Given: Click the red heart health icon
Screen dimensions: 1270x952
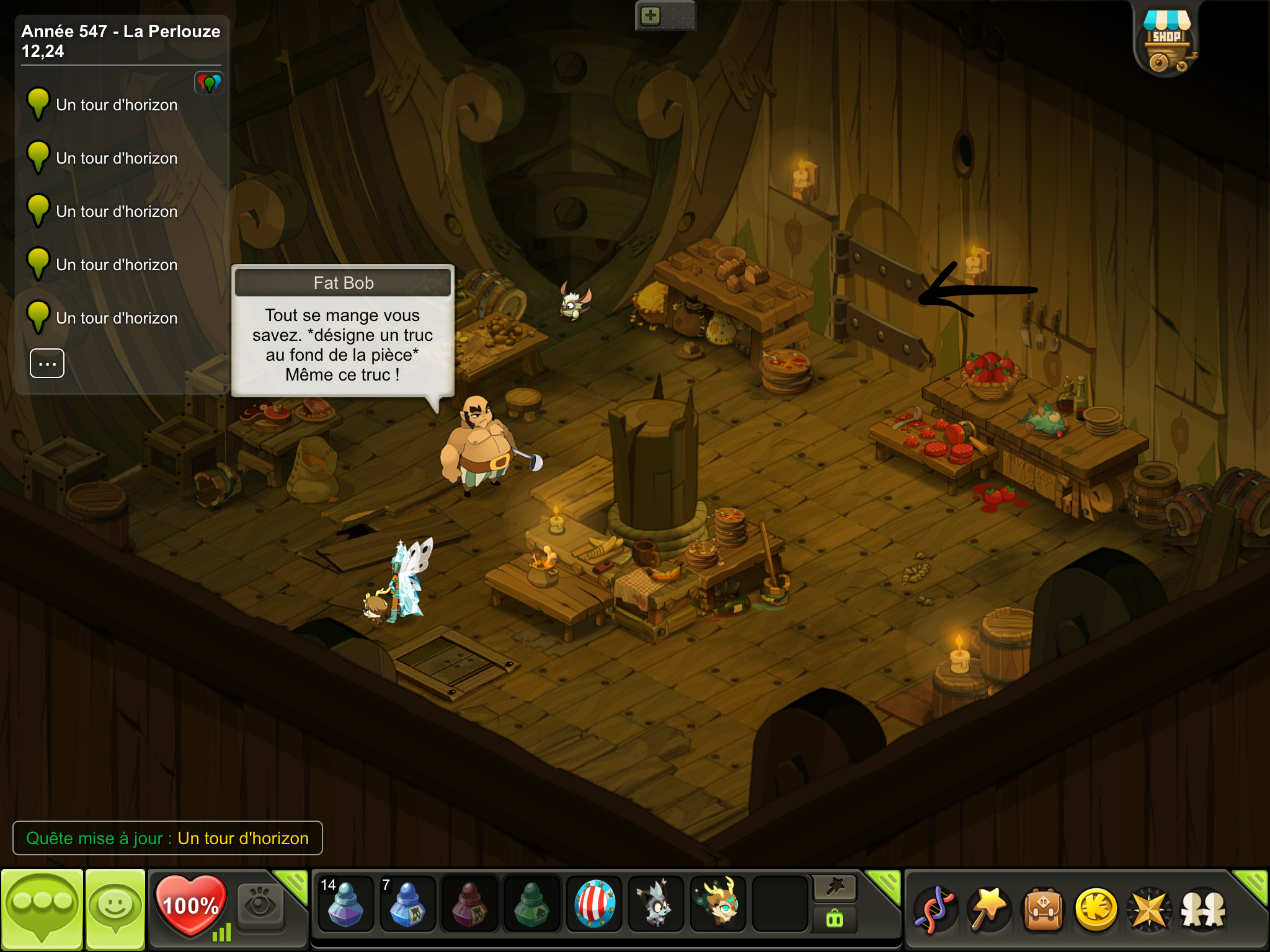Looking at the screenshot, I should [190, 905].
